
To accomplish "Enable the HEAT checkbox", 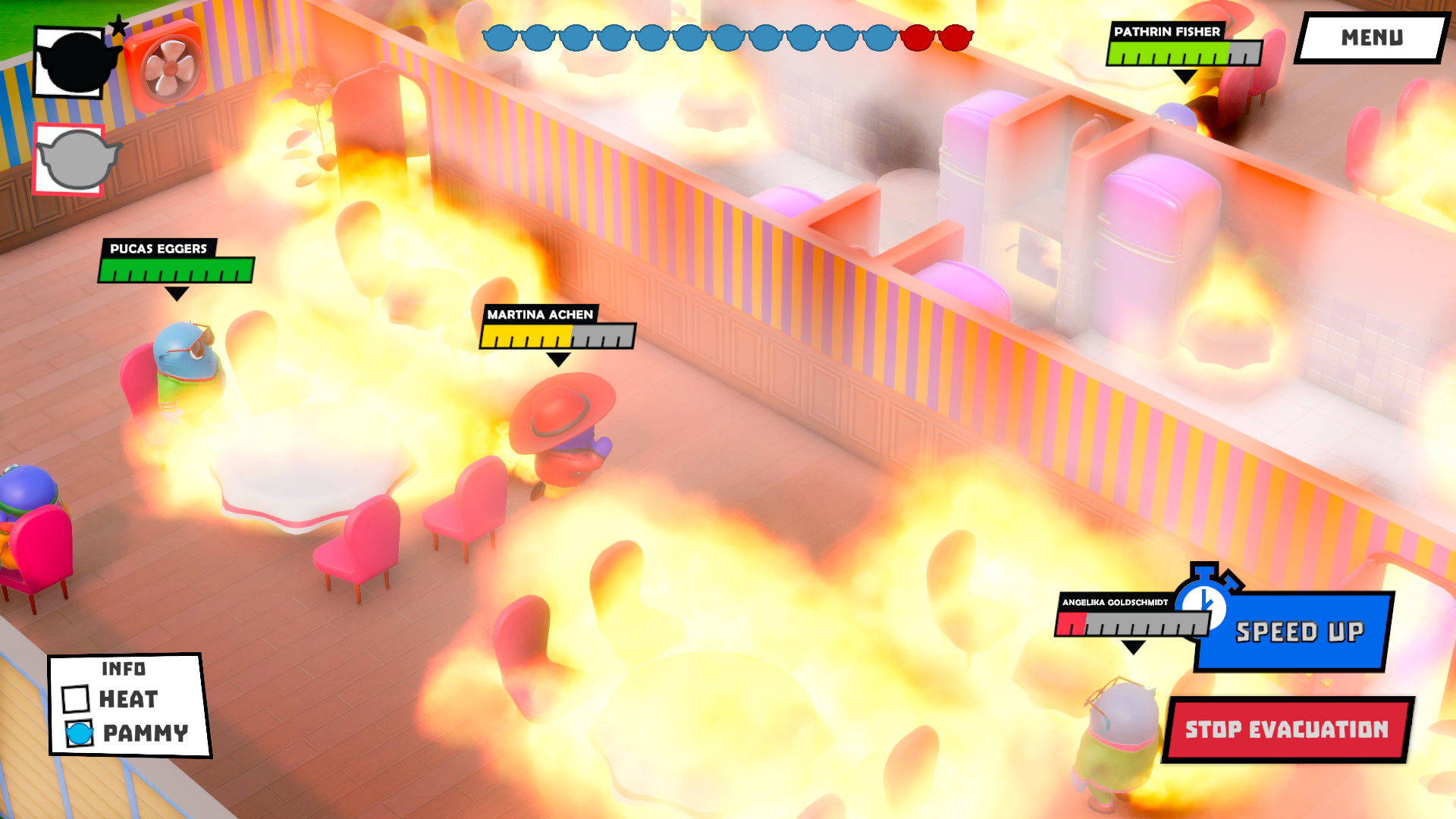I will tap(75, 699).
